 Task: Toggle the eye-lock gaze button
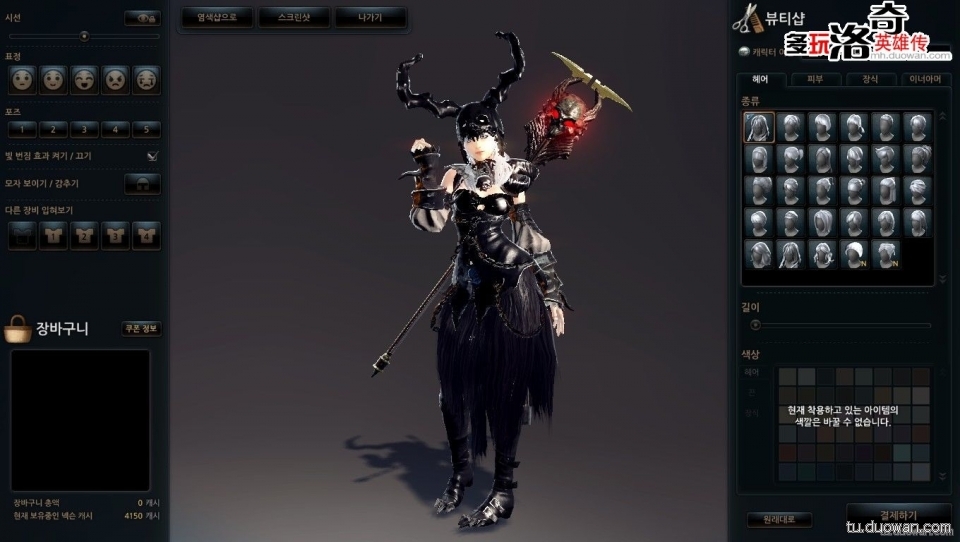point(142,18)
